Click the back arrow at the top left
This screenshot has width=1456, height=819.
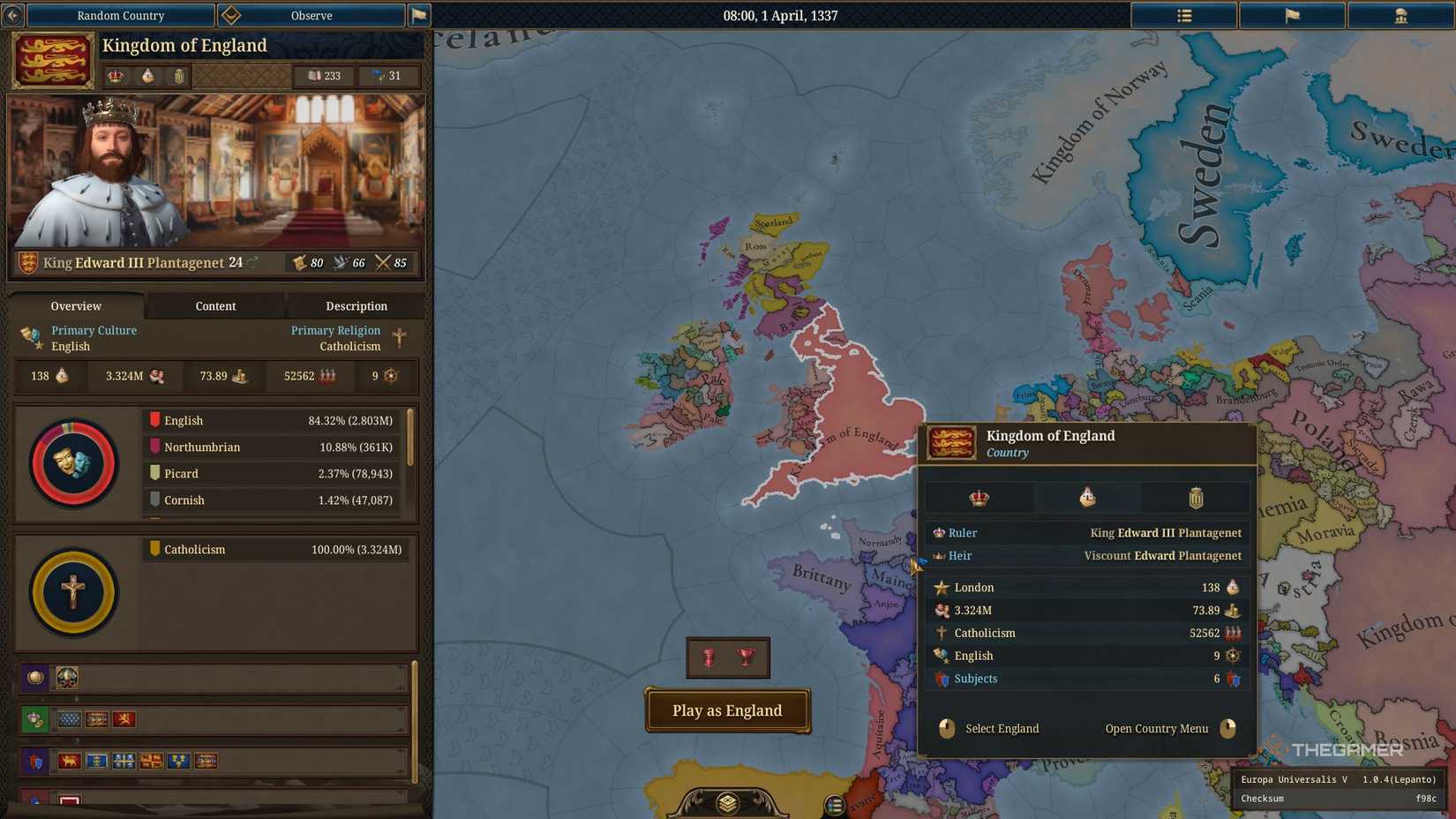pos(13,15)
